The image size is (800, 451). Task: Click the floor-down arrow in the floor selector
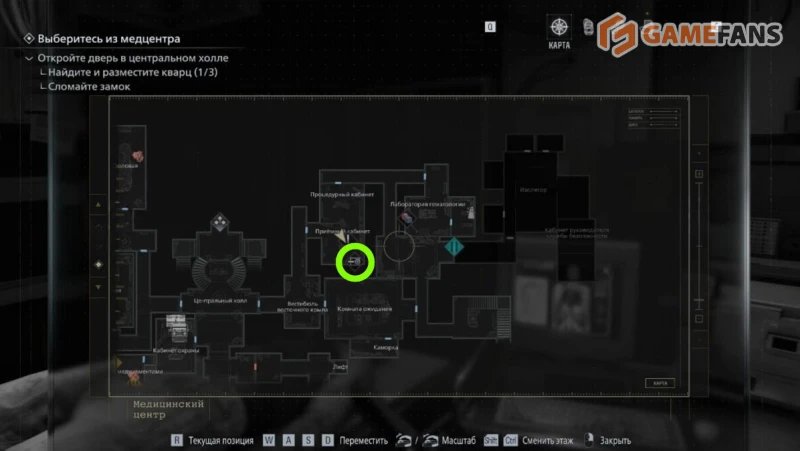[x=98, y=287]
